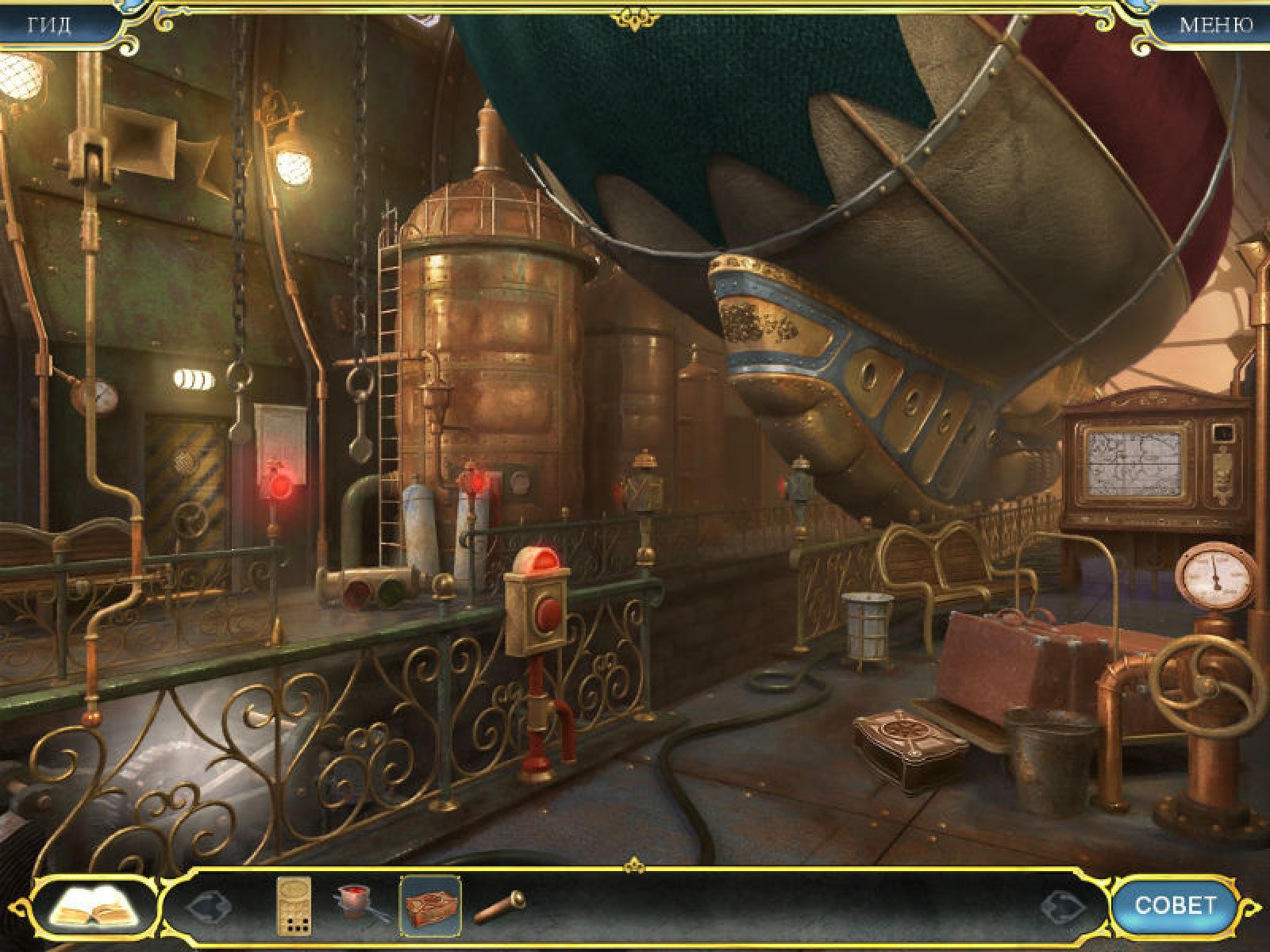Open the glowing journal book
The height and width of the screenshot is (952, 1270).
(94, 905)
